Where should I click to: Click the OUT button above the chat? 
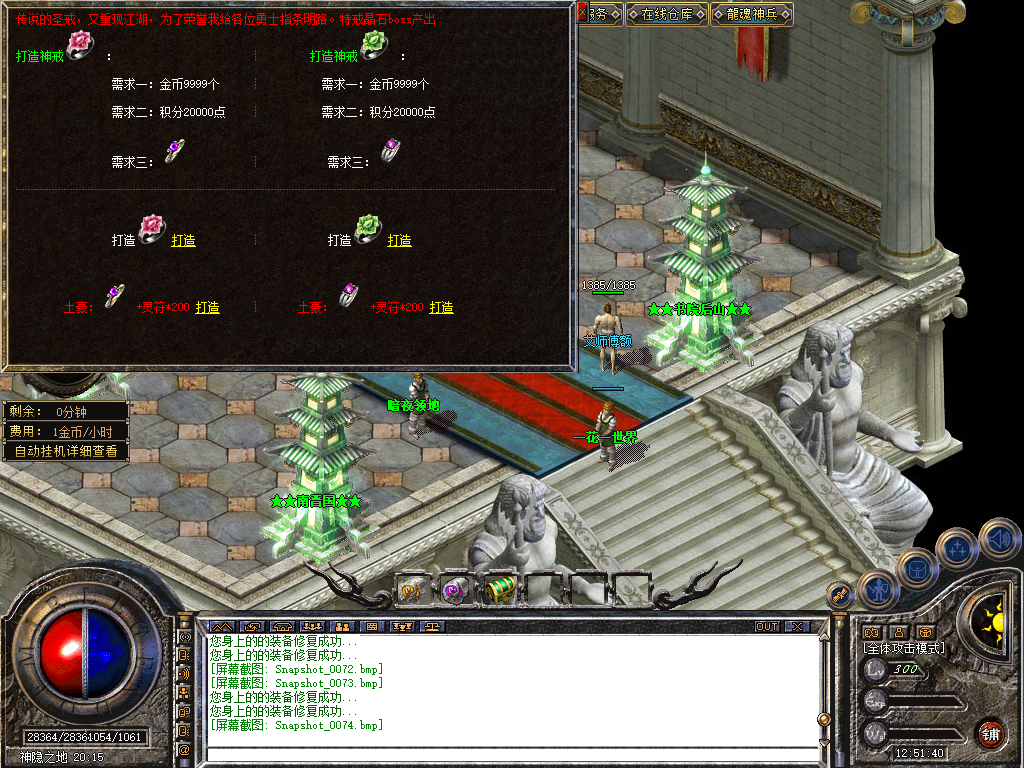point(767,627)
